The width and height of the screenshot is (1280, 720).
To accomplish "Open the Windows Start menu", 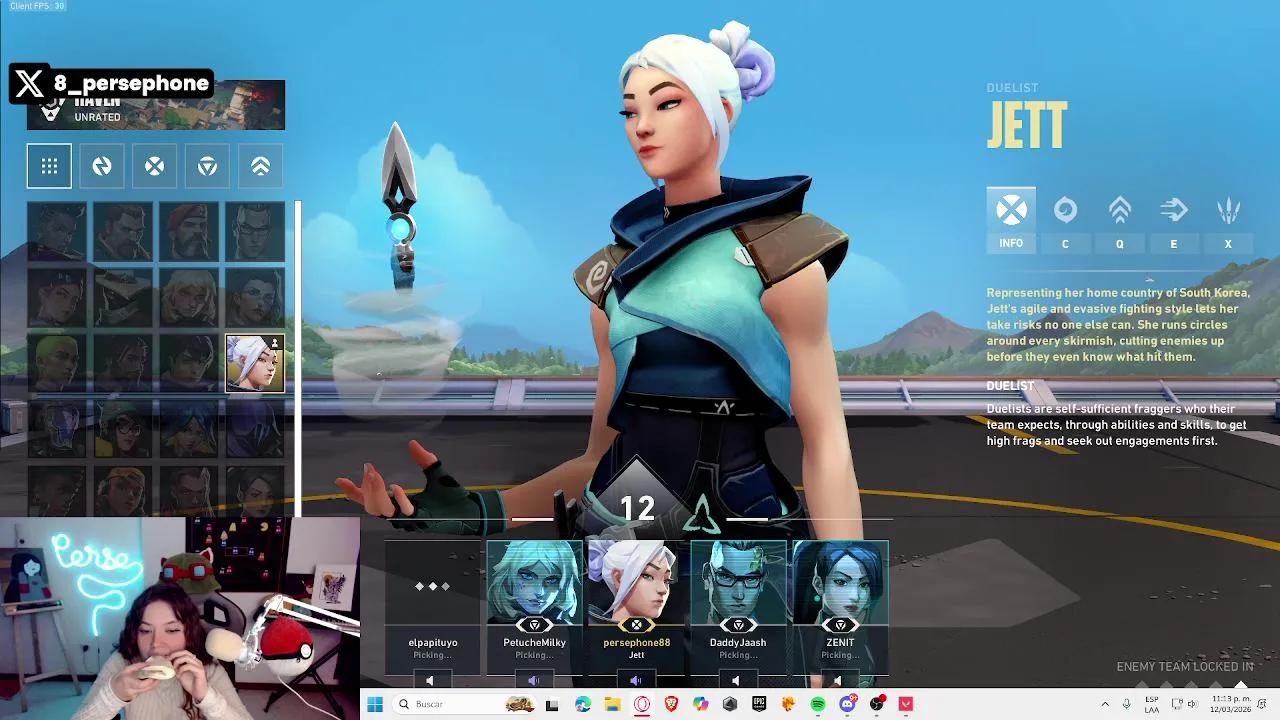I will (x=375, y=705).
